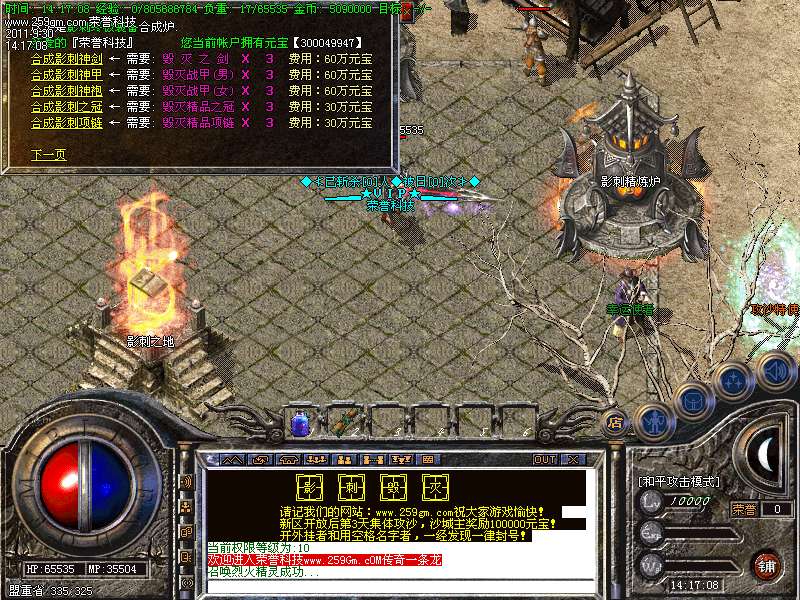Choose the 合成影刺之冠 synthesis option
The image size is (800, 600).
click(x=66, y=106)
